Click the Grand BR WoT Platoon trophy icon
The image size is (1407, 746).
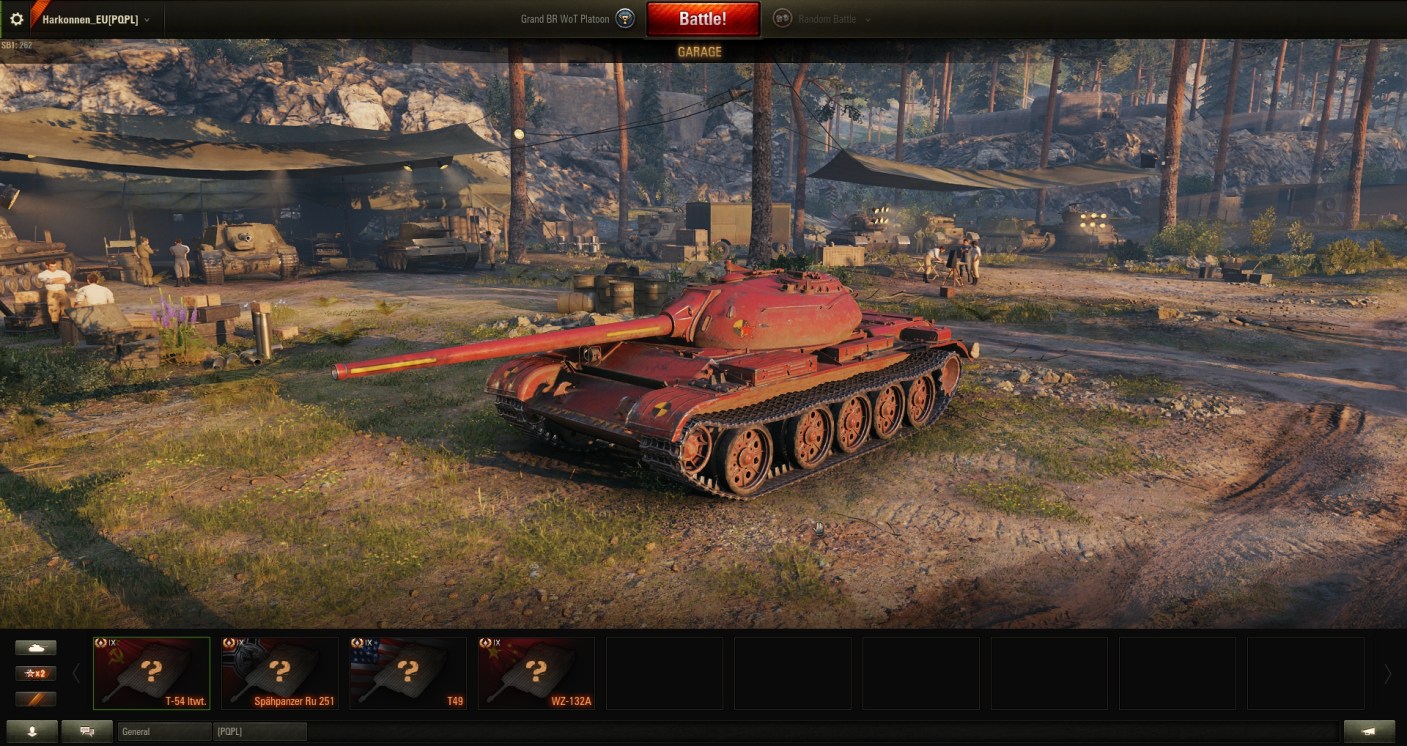point(625,19)
